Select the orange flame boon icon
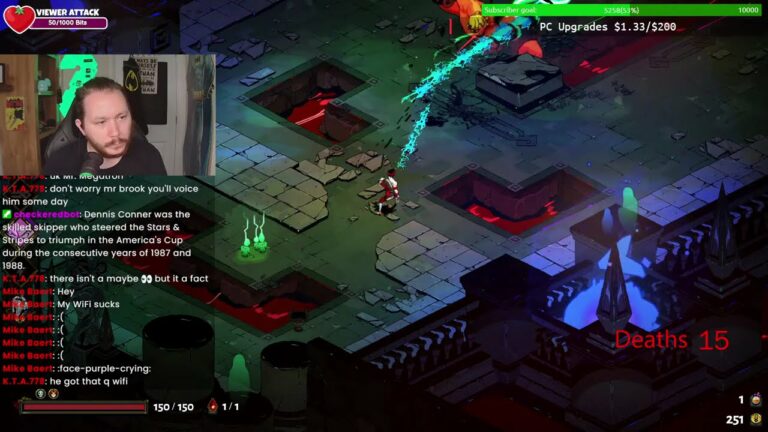This screenshot has width=768, height=432. tap(53, 394)
